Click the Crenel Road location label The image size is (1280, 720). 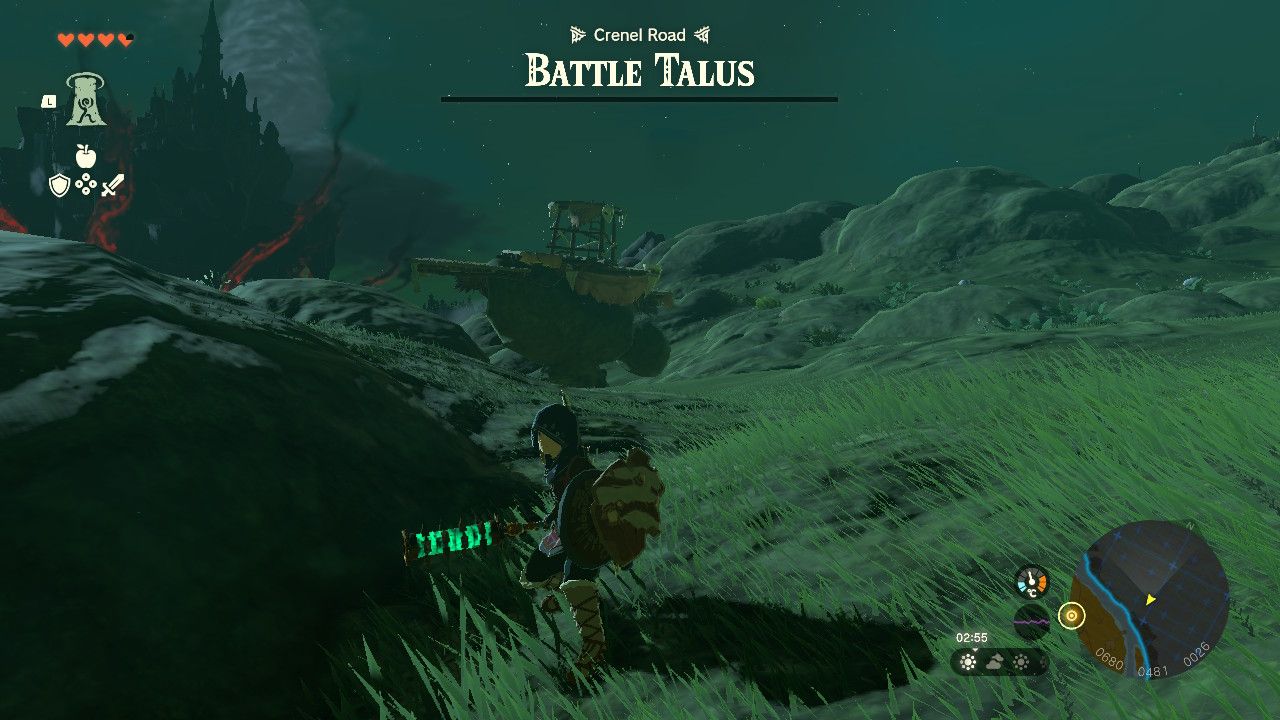tap(640, 34)
